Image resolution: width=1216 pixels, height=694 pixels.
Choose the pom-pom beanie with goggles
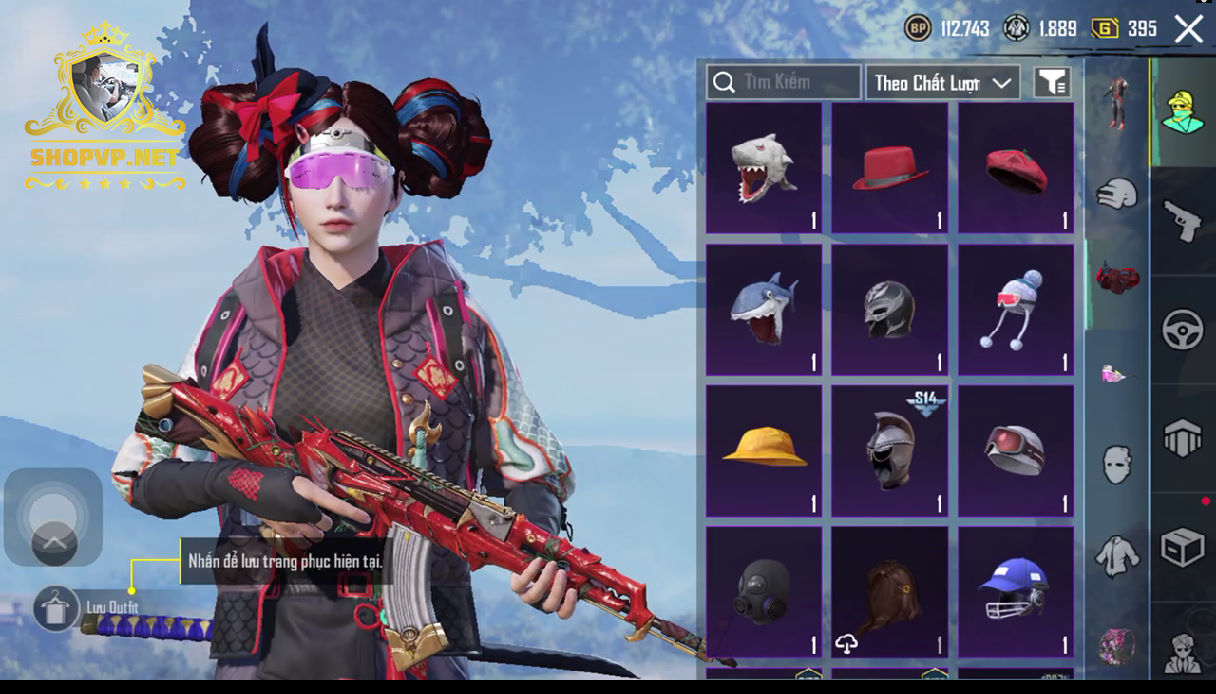[x=1016, y=310]
